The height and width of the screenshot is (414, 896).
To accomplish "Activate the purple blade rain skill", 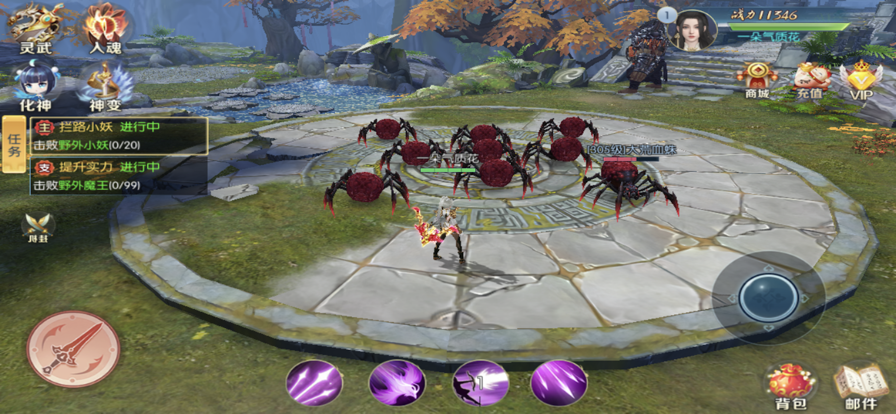I will (x=558, y=382).
